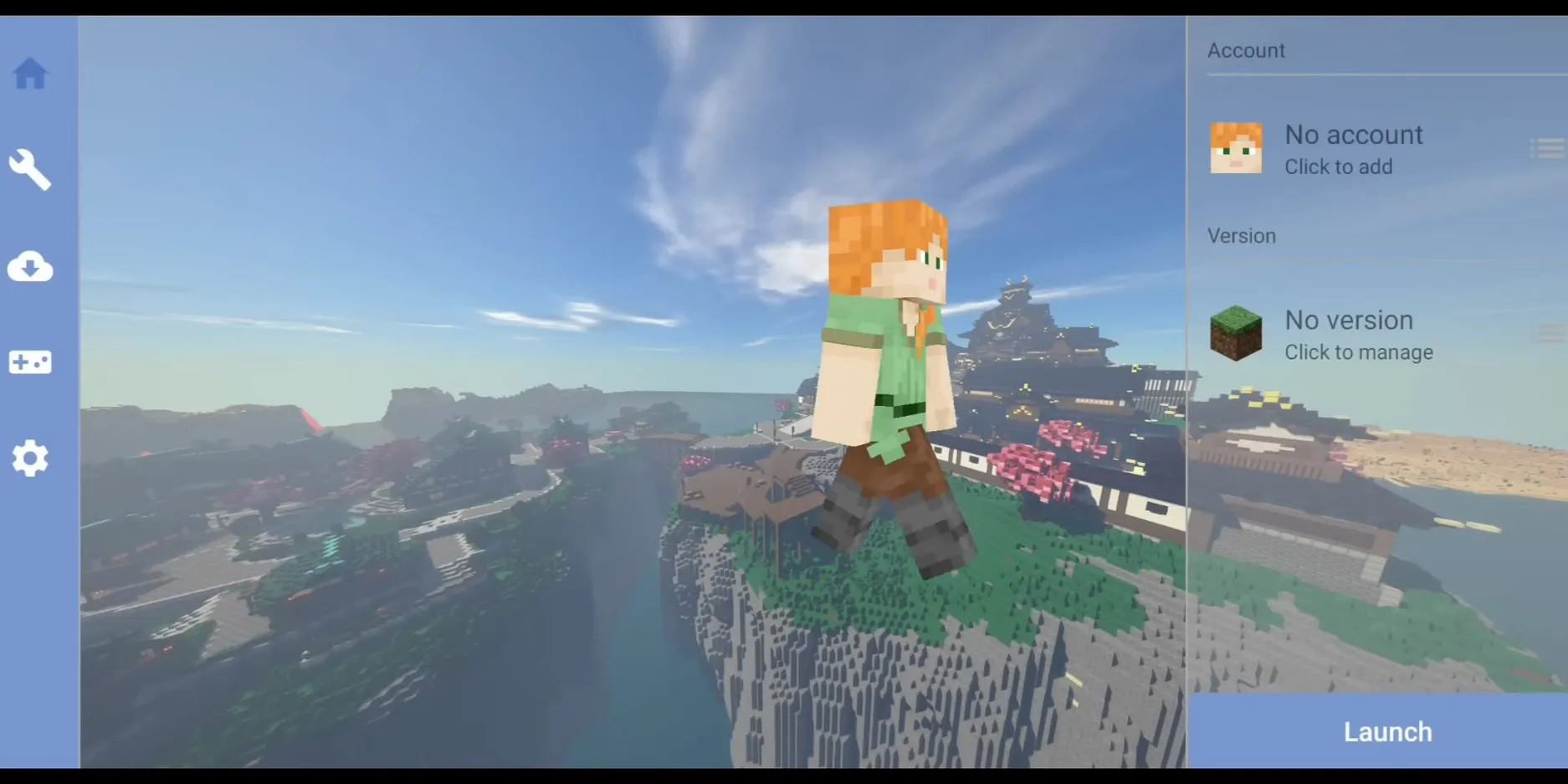Select the wrench installation tool icon
This screenshot has height=784, width=1568.
point(30,169)
